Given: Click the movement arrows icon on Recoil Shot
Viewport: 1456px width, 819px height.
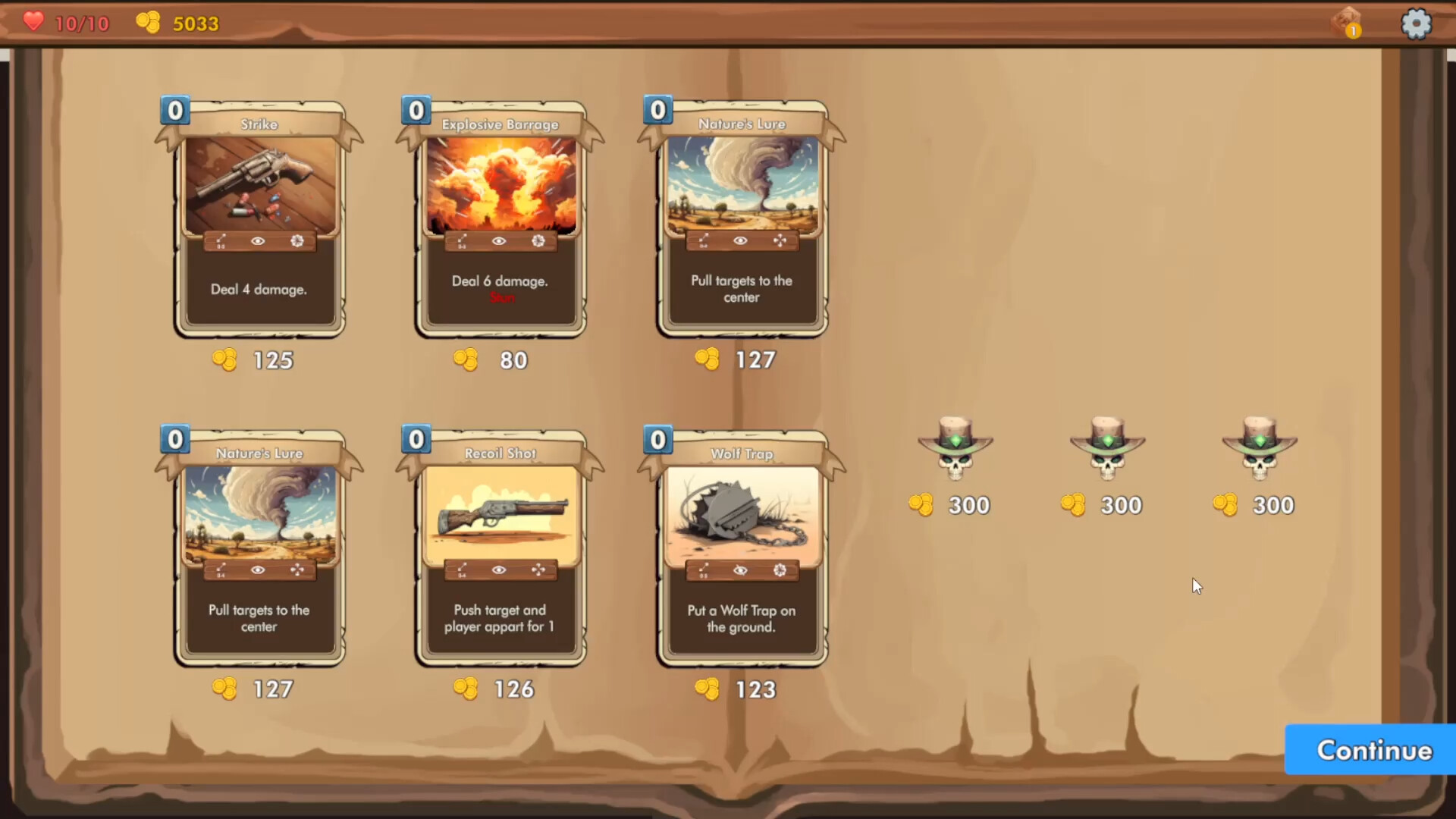Looking at the screenshot, I should tap(538, 570).
